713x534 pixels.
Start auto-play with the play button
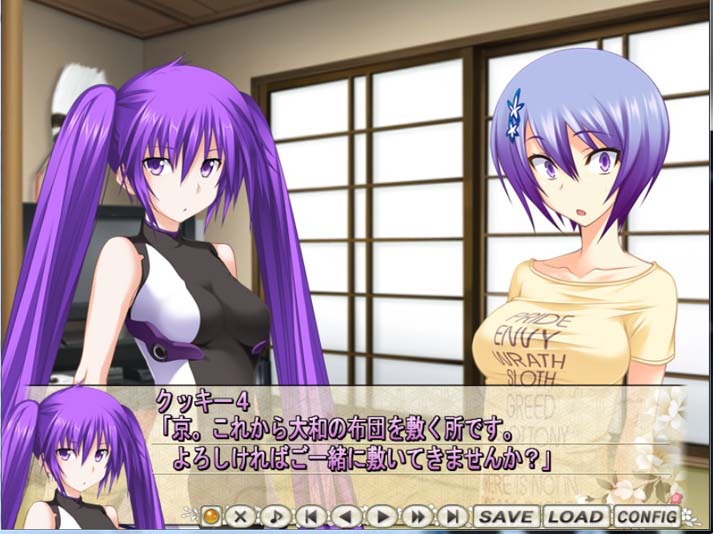click(x=382, y=517)
